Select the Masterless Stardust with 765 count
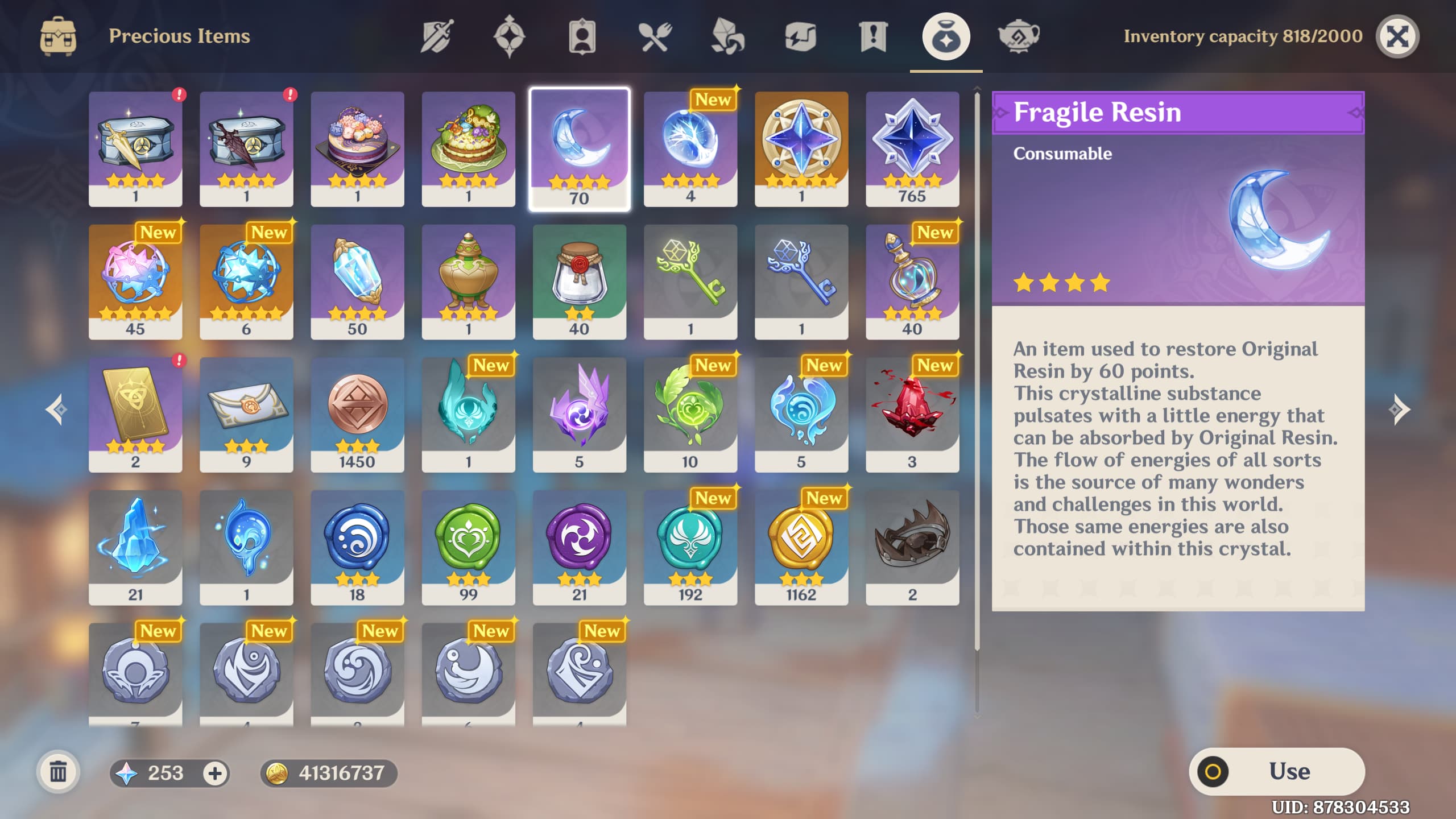1456x819 pixels. click(x=913, y=148)
